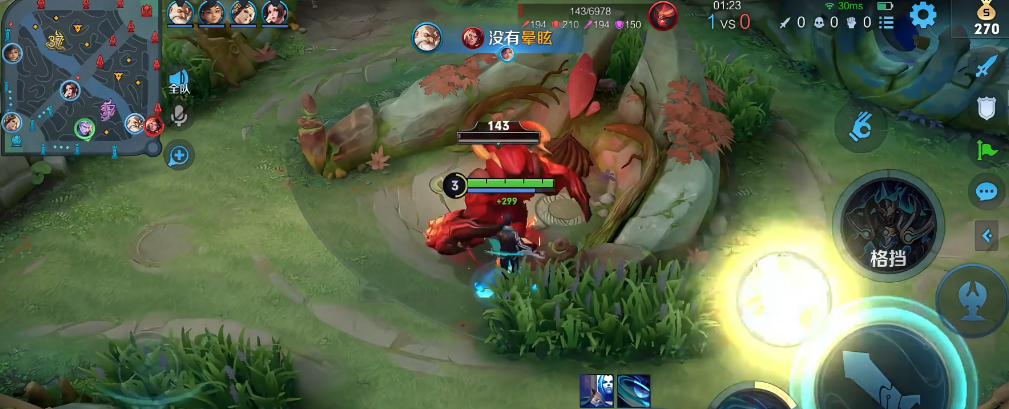Open the gold coin shop

click(987, 18)
